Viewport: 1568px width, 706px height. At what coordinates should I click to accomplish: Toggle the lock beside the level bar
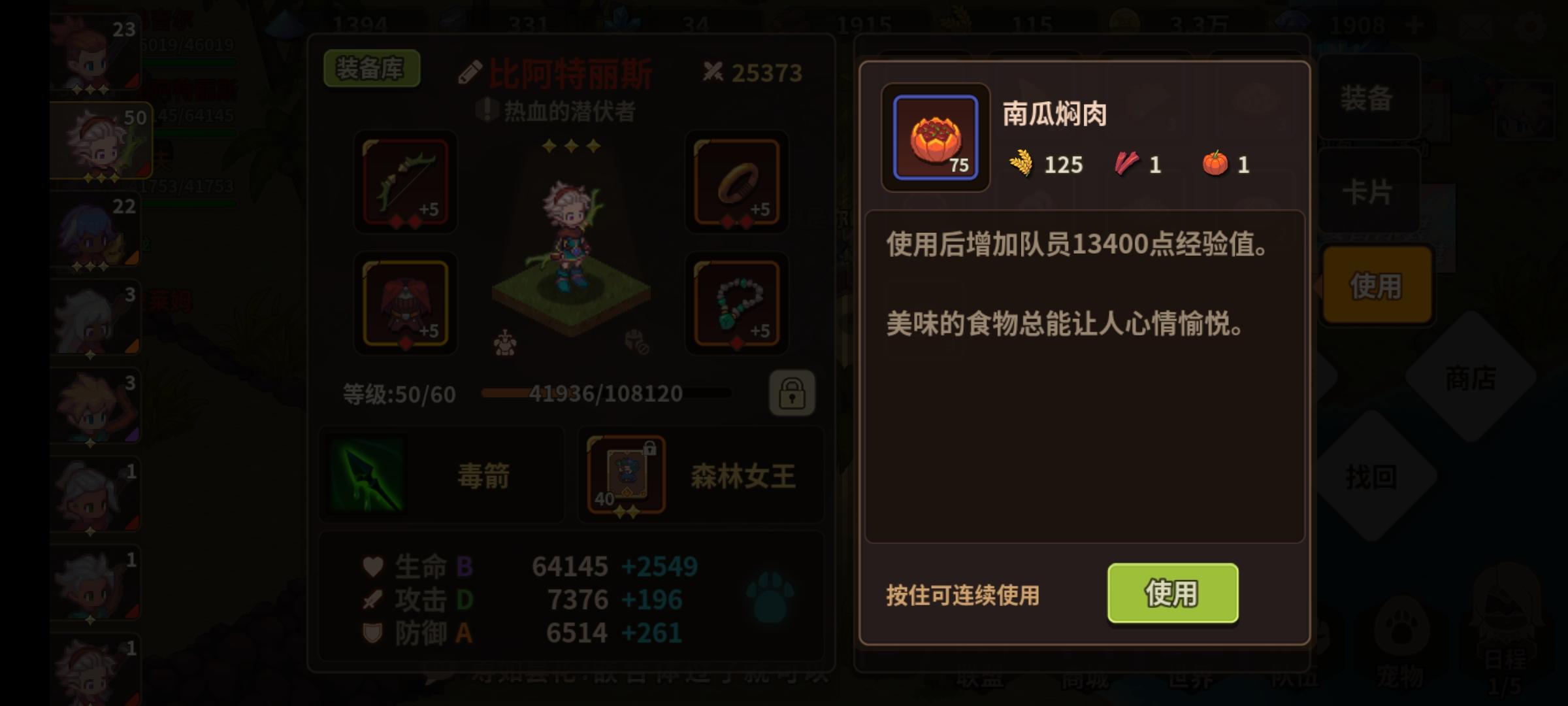[x=794, y=394]
